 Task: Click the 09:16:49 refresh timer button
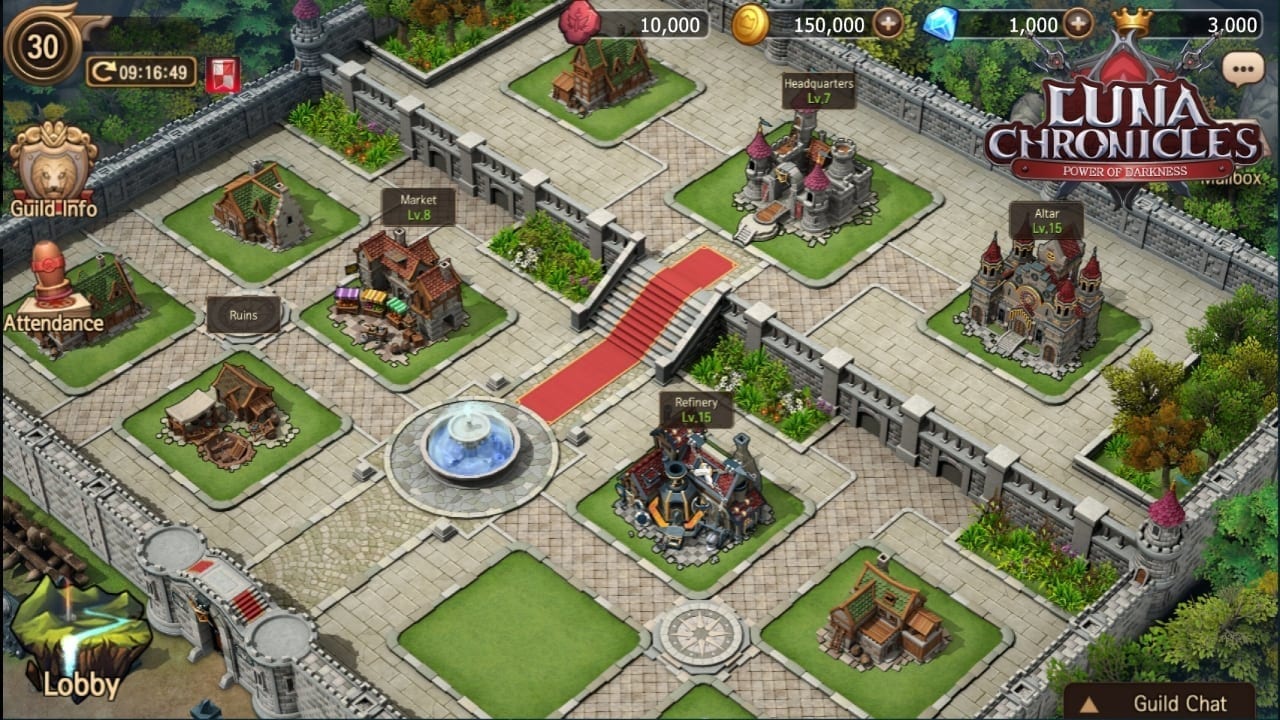pyautogui.click(x=140, y=72)
